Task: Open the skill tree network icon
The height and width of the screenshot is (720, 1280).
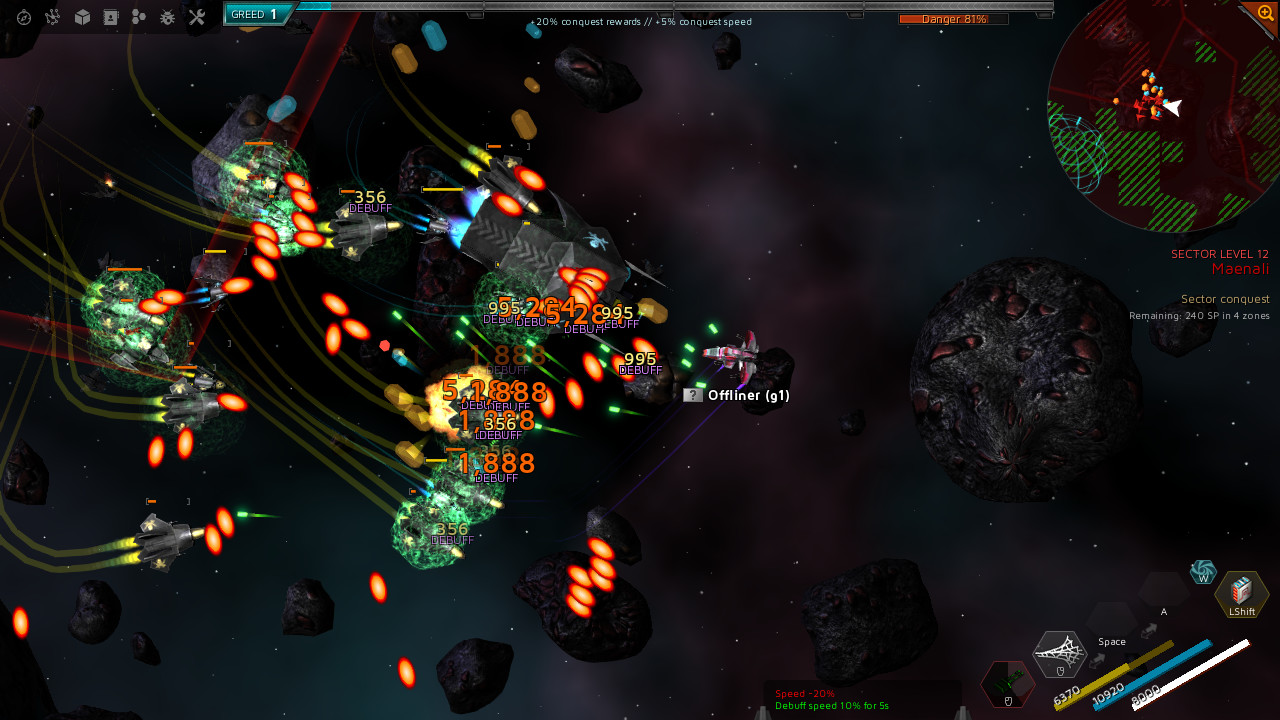Action: click(x=52, y=17)
